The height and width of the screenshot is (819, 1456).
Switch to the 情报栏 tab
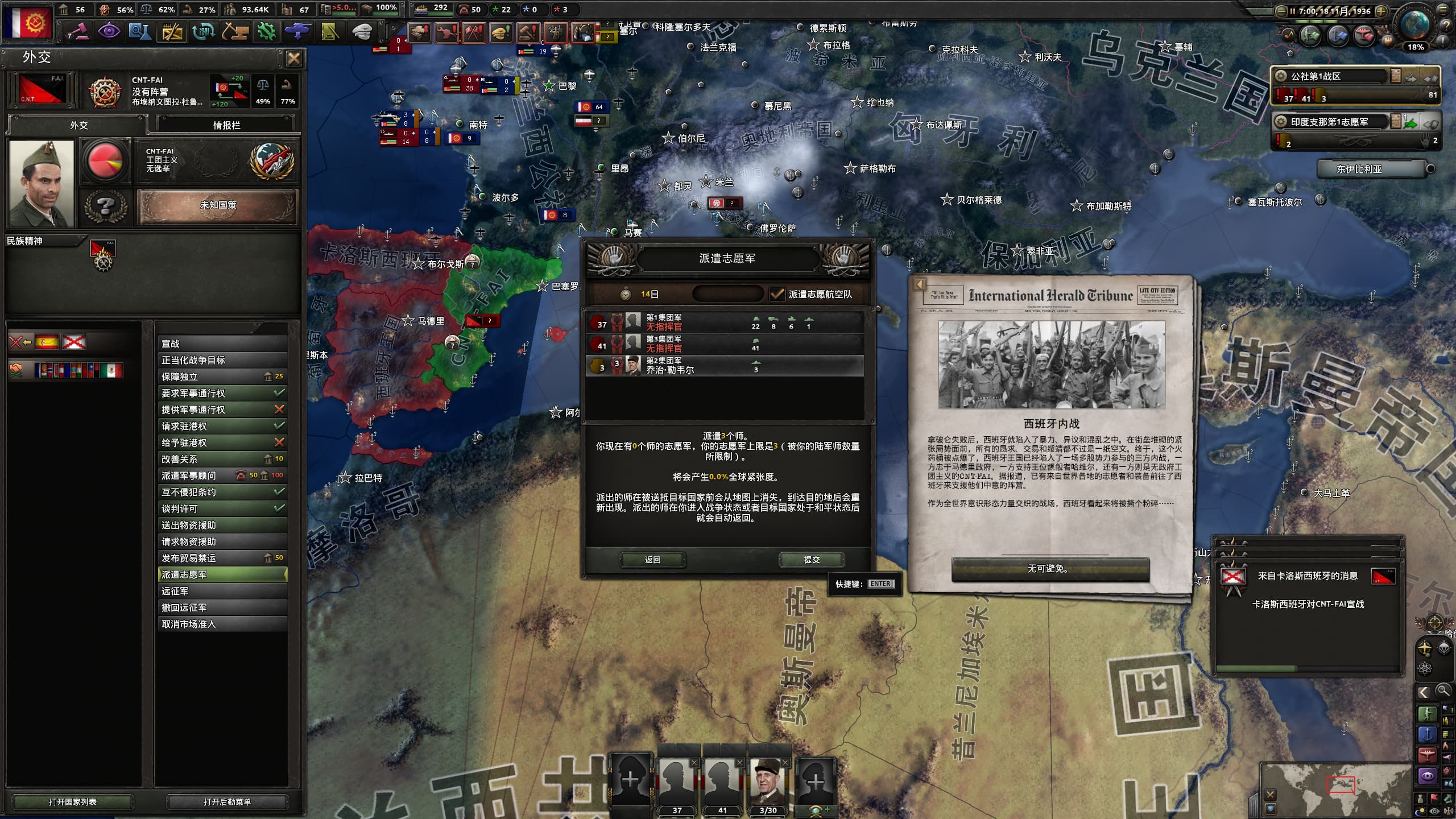click(226, 125)
